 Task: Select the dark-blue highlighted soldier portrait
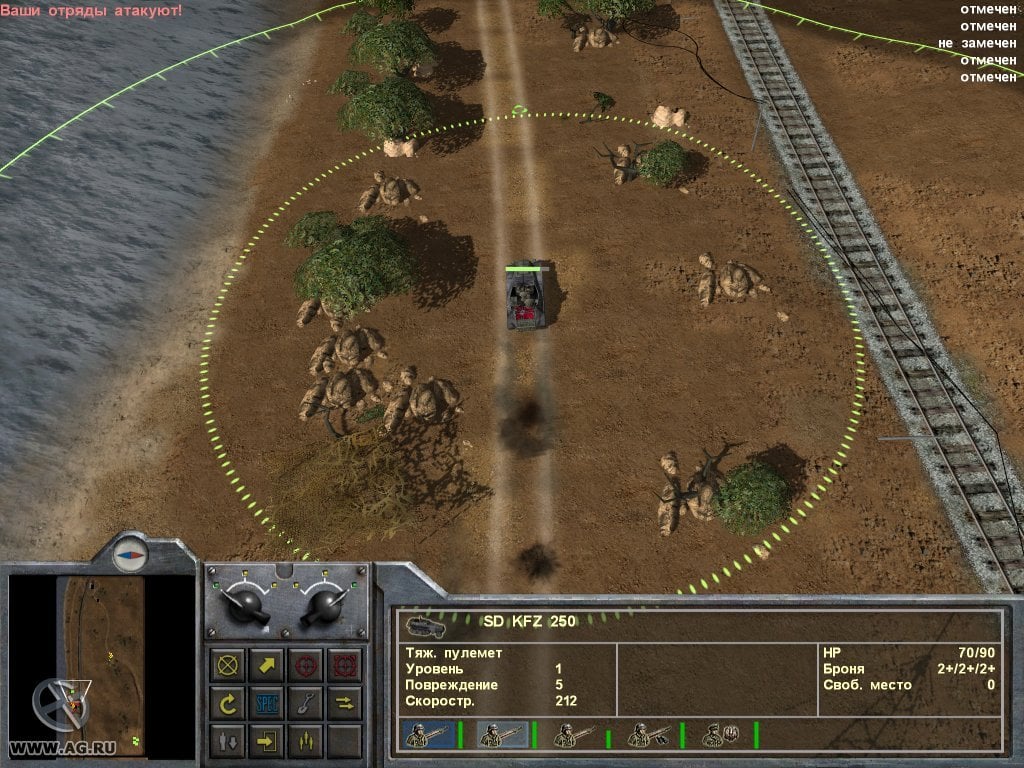[426, 736]
